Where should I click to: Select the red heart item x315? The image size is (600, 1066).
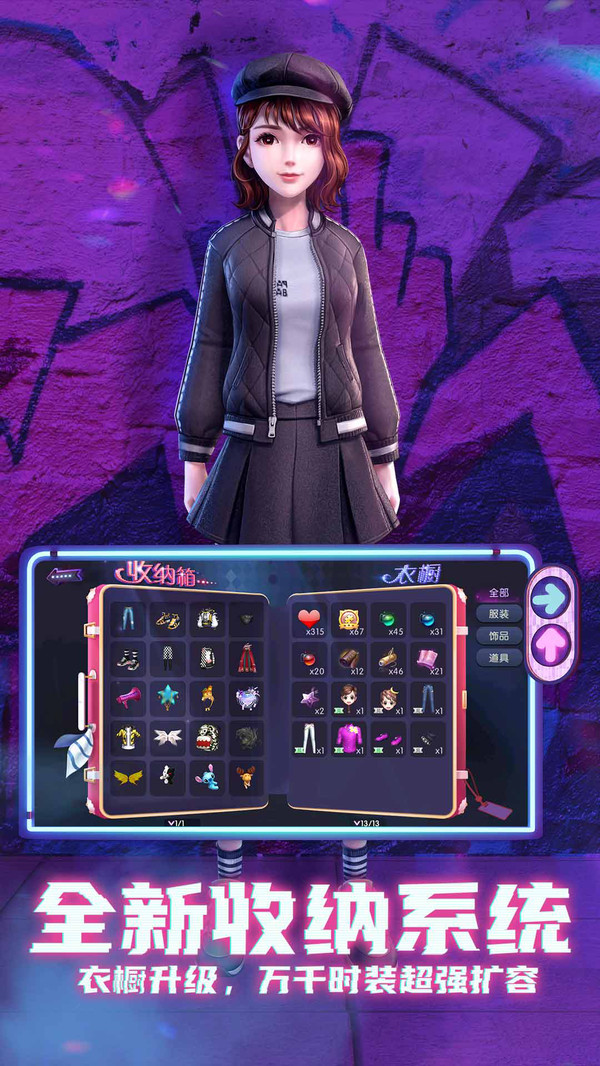309,619
